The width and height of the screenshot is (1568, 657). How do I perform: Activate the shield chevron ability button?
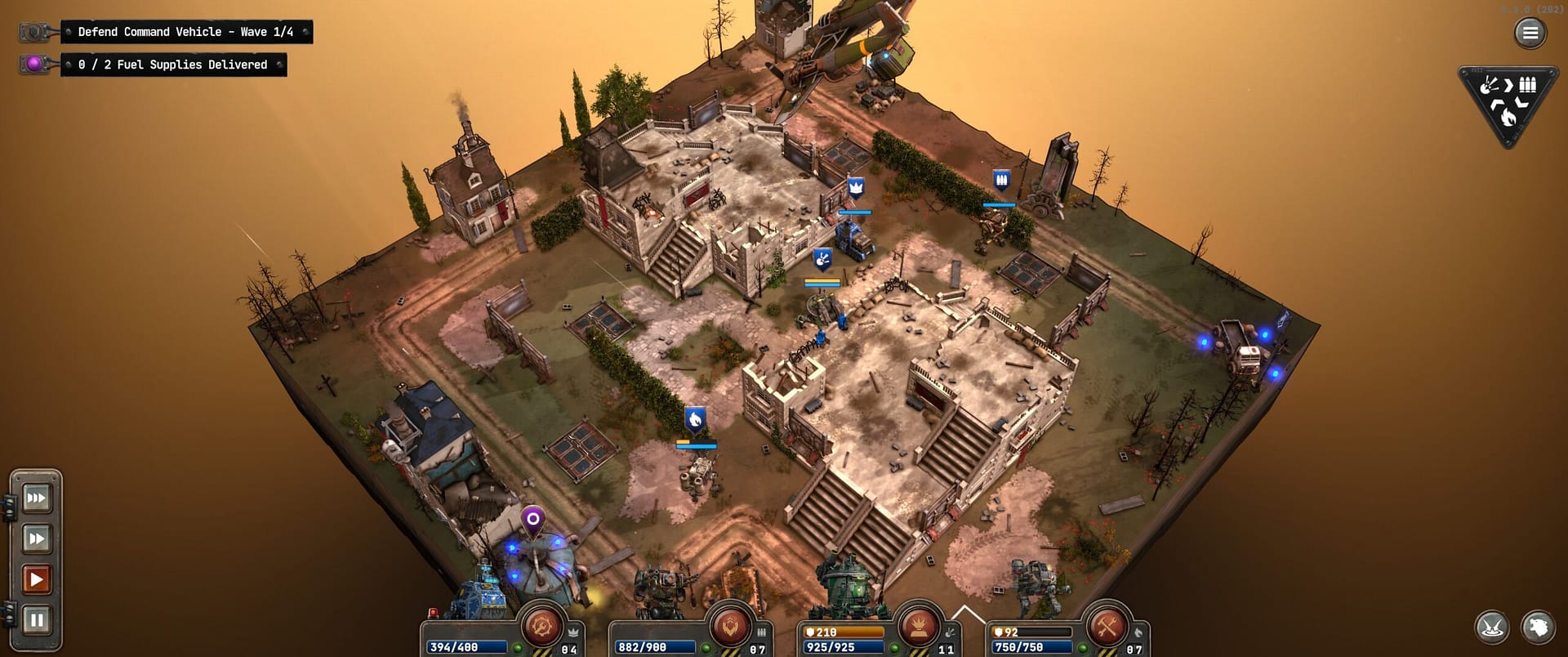pyautogui.click(x=729, y=628)
